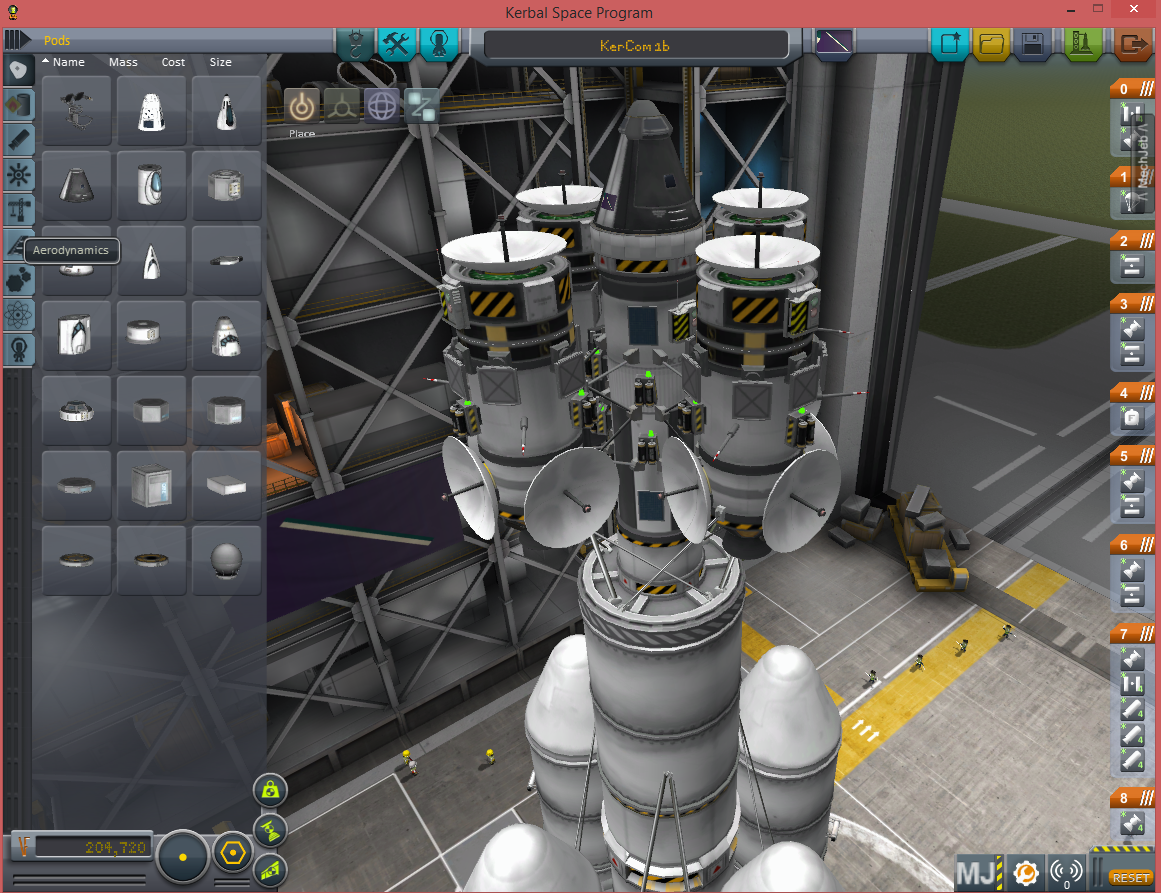
Task: Select the white sphere probe core part
Action: coord(227,559)
